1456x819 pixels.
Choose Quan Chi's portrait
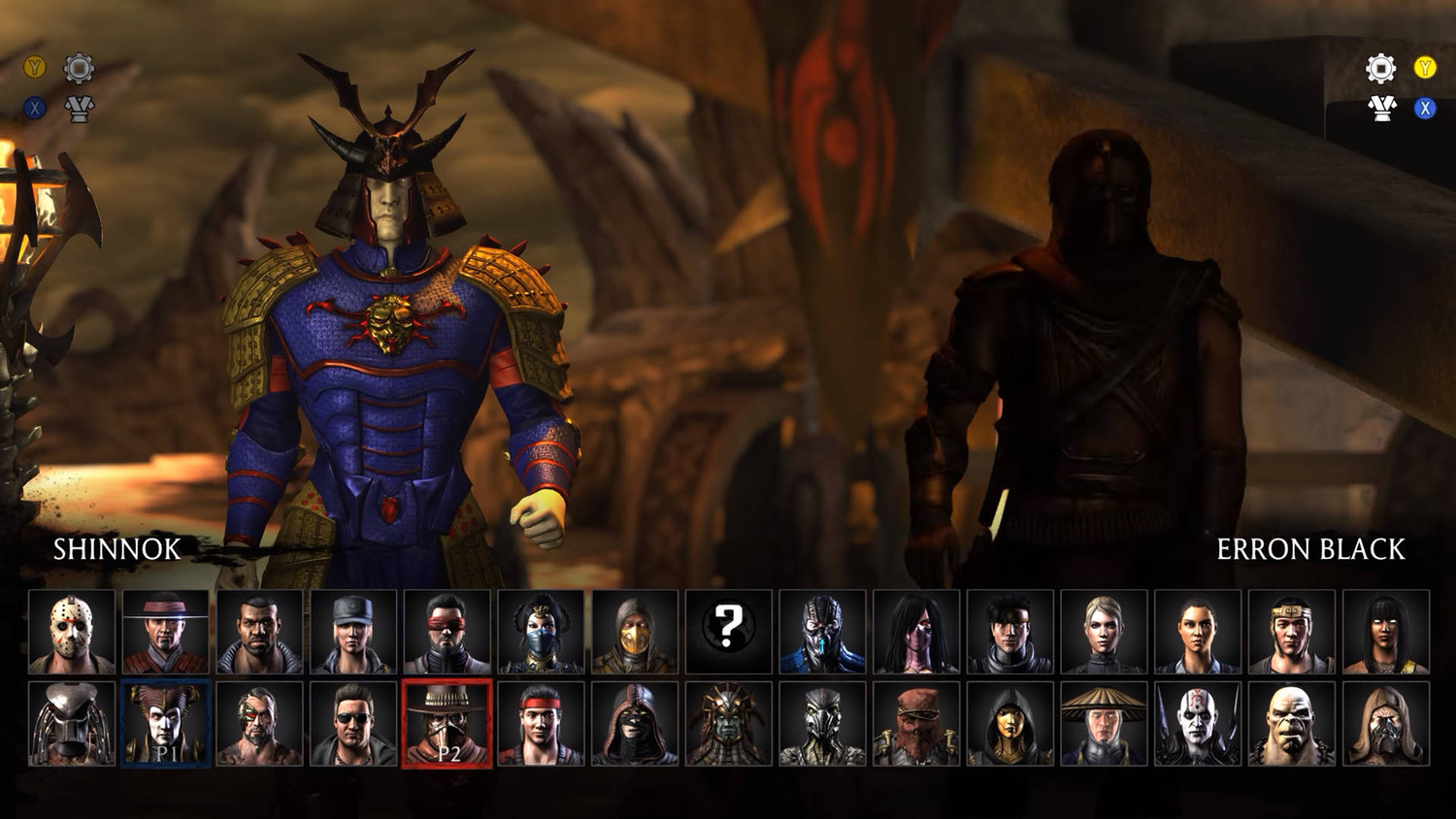coord(1198,723)
